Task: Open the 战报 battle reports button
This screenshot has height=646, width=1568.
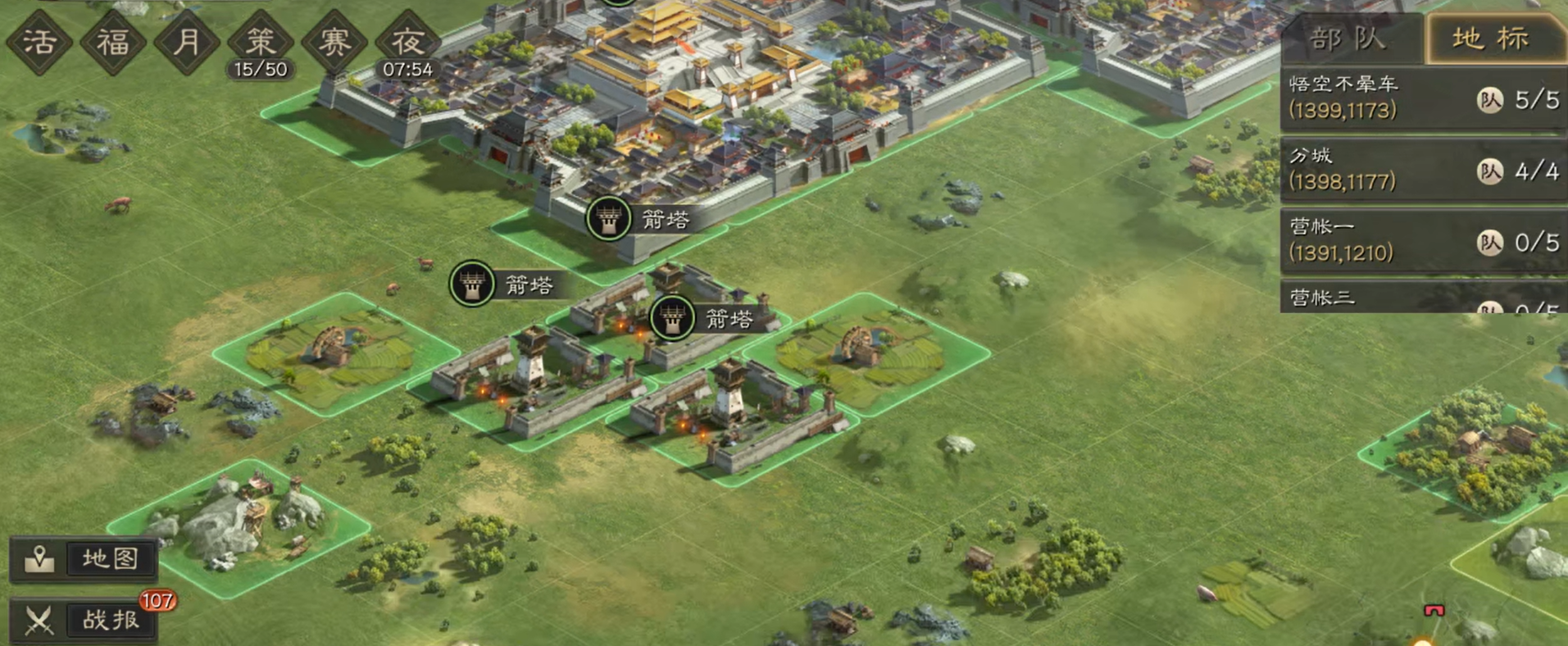Action: click(84, 621)
